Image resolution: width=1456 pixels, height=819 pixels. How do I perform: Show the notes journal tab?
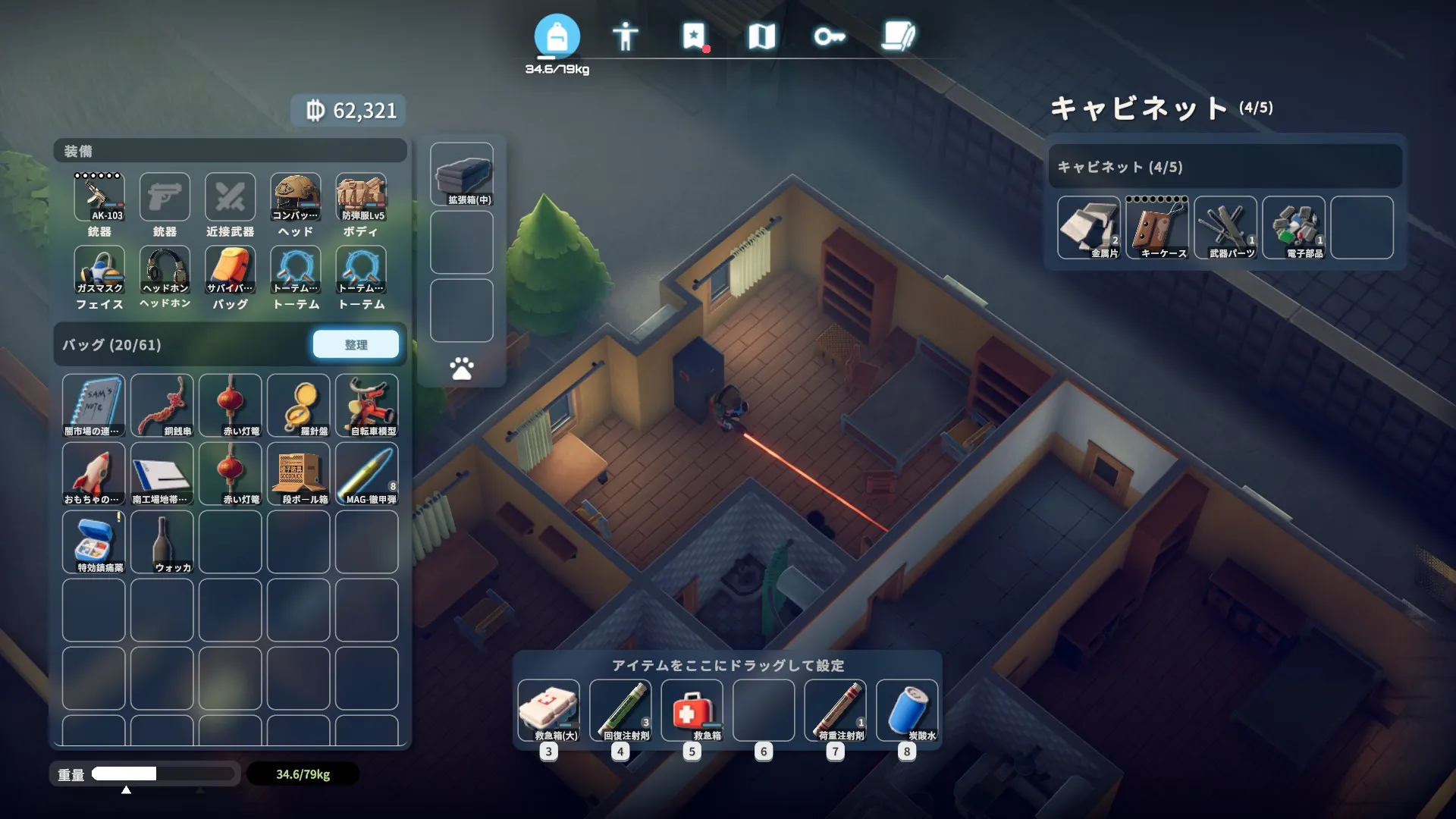[x=899, y=36]
